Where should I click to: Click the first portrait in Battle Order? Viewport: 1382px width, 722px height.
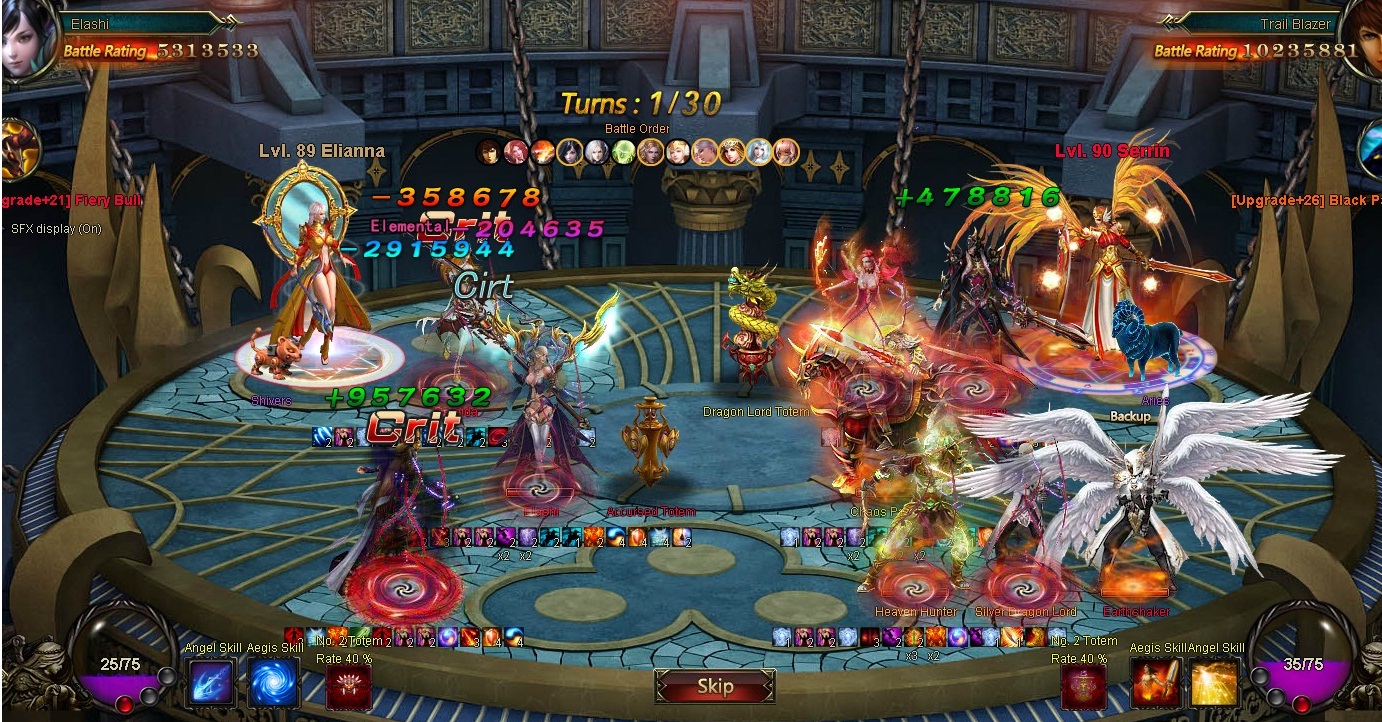(x=488, y=151)
